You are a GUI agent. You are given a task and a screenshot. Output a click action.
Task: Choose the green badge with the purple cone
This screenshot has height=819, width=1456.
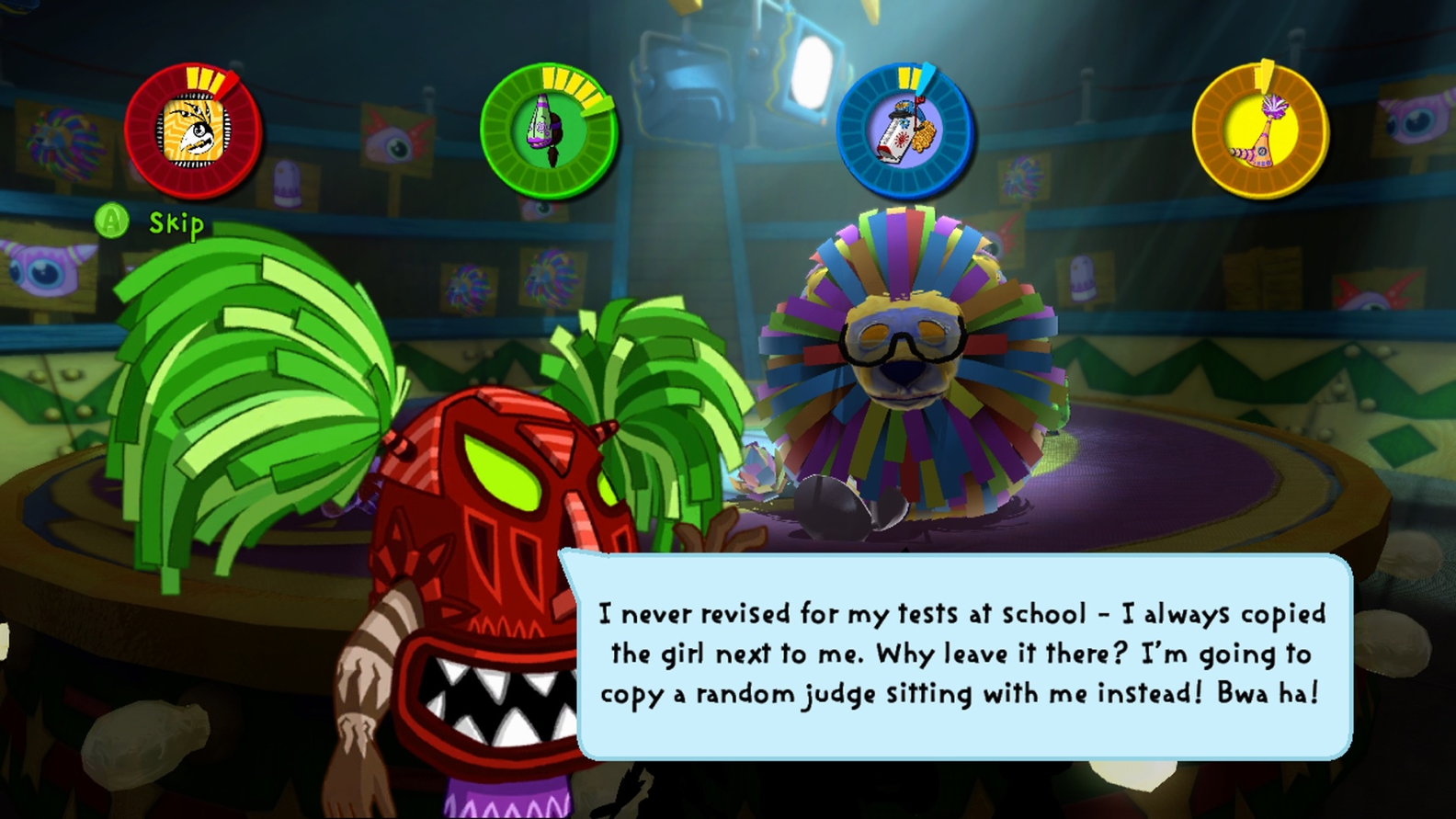(549, 131)
